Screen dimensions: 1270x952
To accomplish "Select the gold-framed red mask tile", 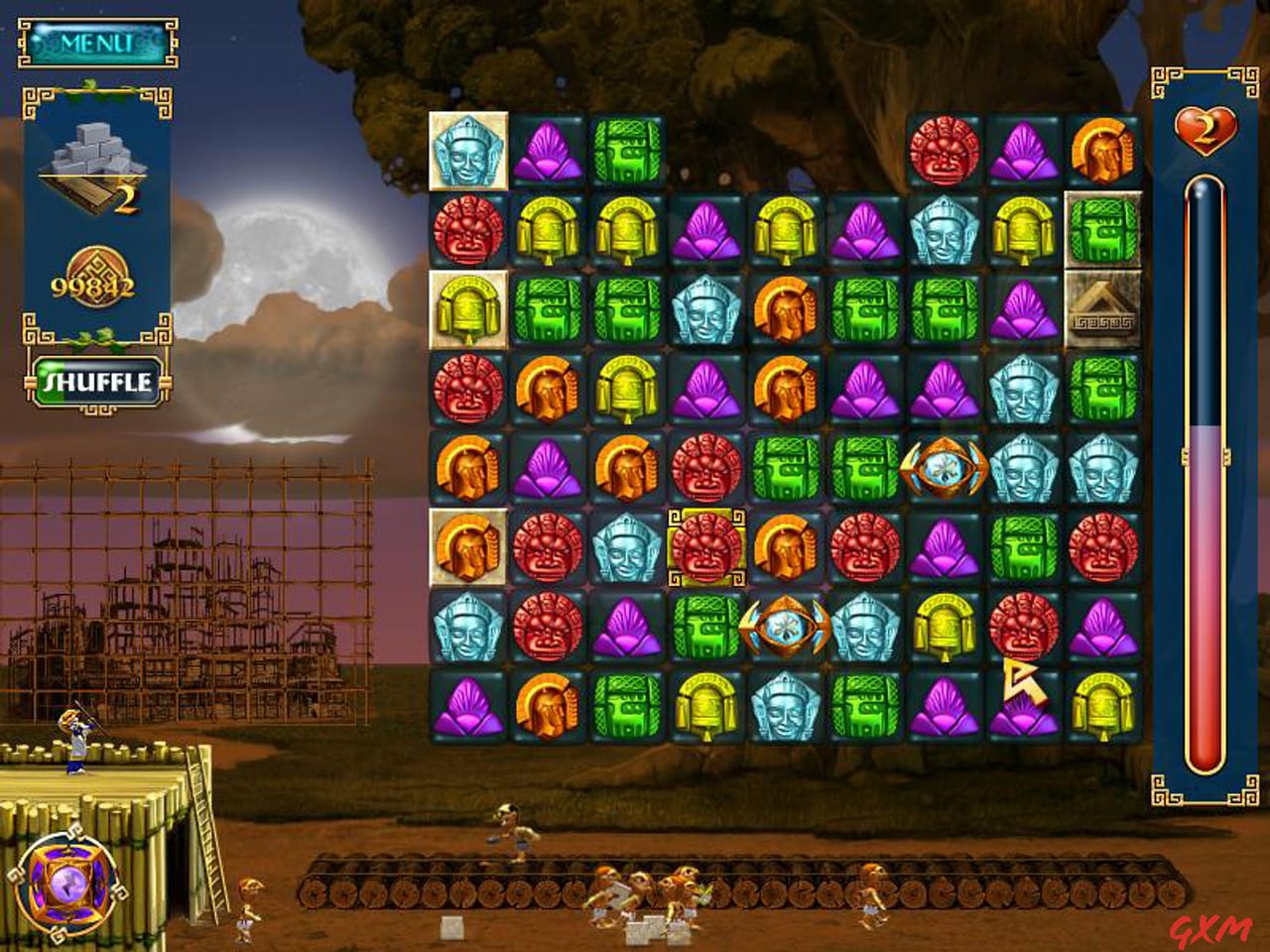I will [x=704, y=545].
